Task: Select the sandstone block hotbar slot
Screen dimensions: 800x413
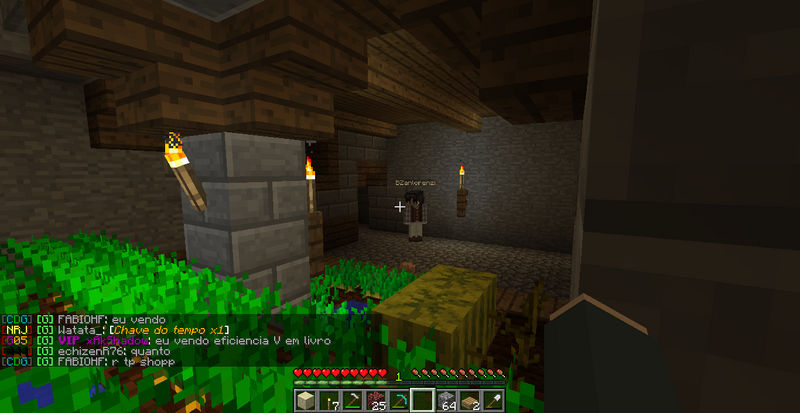Action: click(306, 401)
